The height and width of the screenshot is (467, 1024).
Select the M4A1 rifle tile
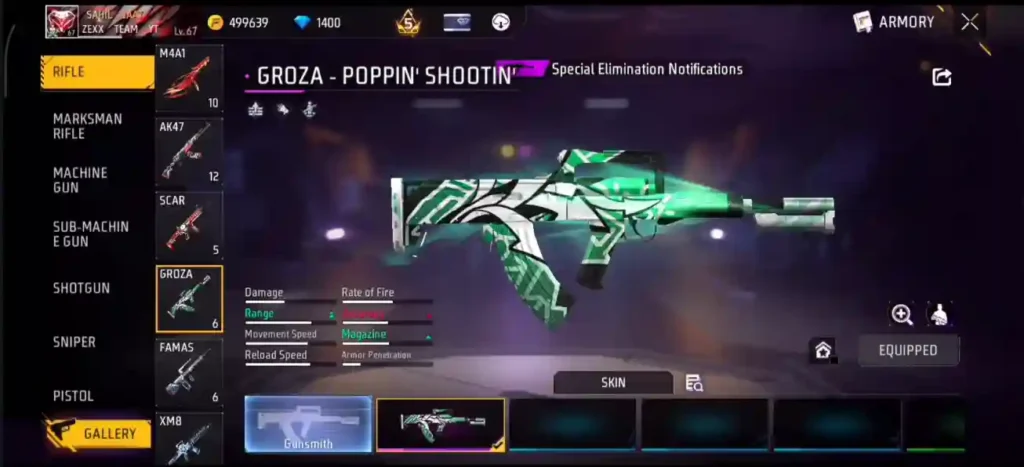tap(189, 78)
